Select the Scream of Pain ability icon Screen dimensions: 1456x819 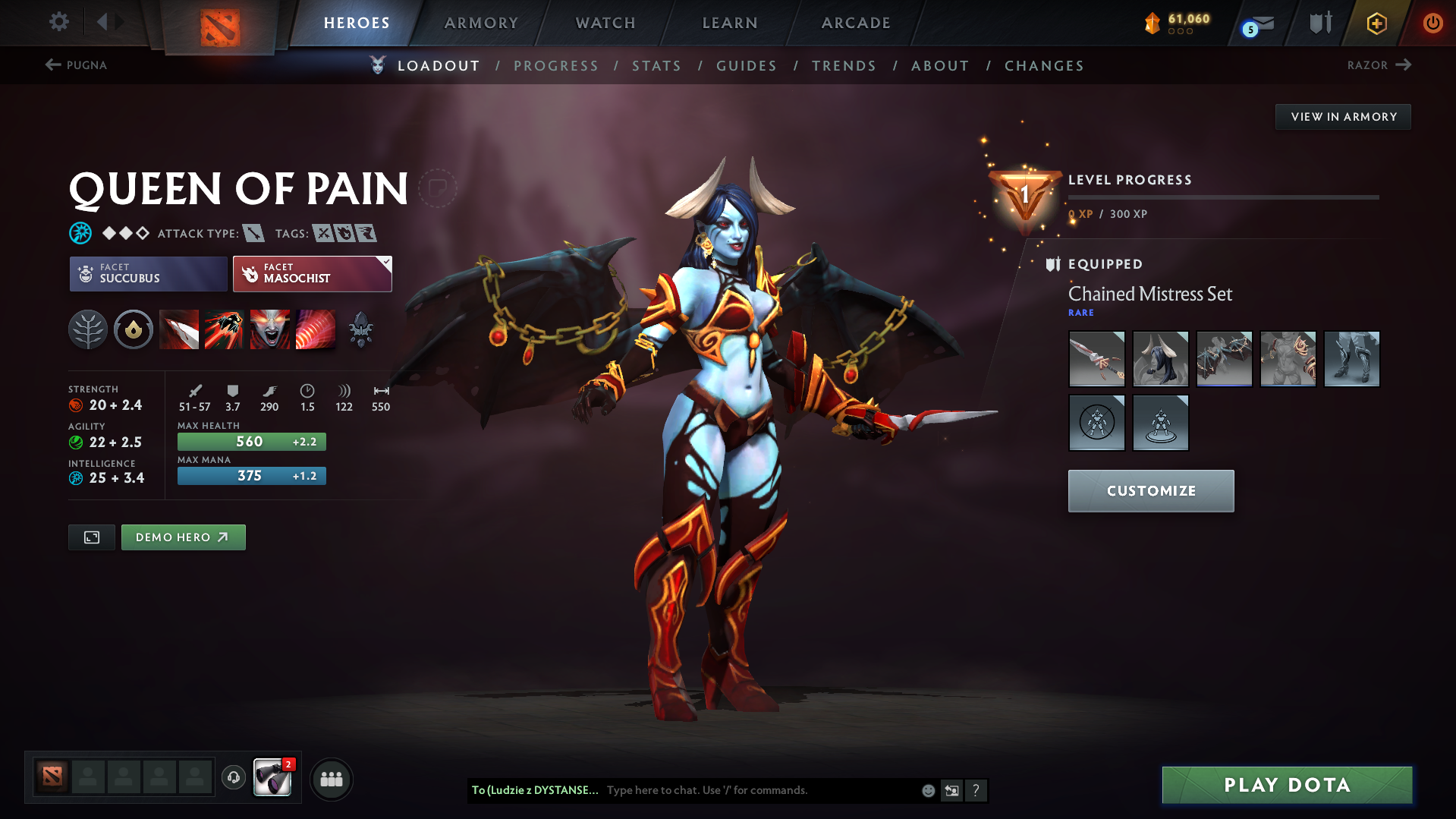[270, 329]
